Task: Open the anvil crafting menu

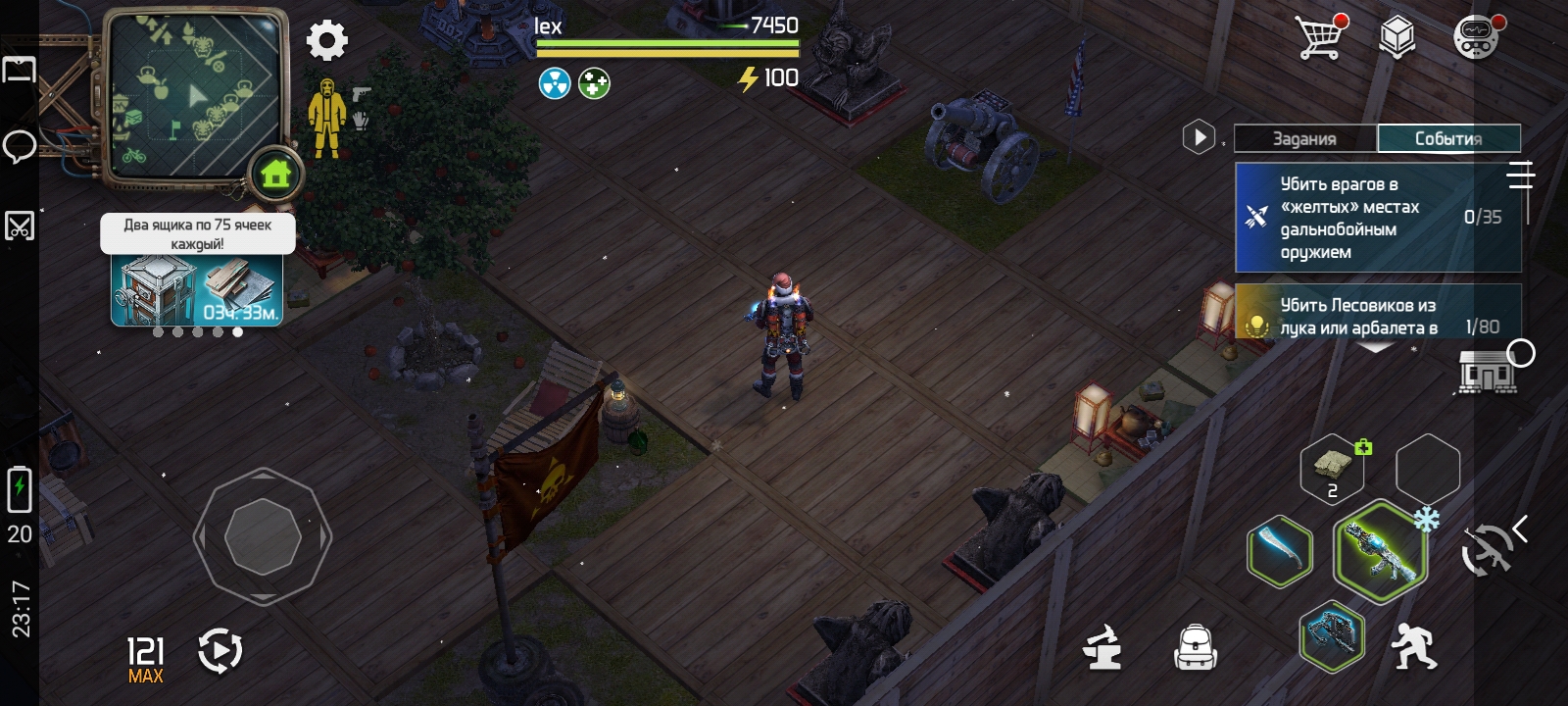Action: click(1102, 647)
